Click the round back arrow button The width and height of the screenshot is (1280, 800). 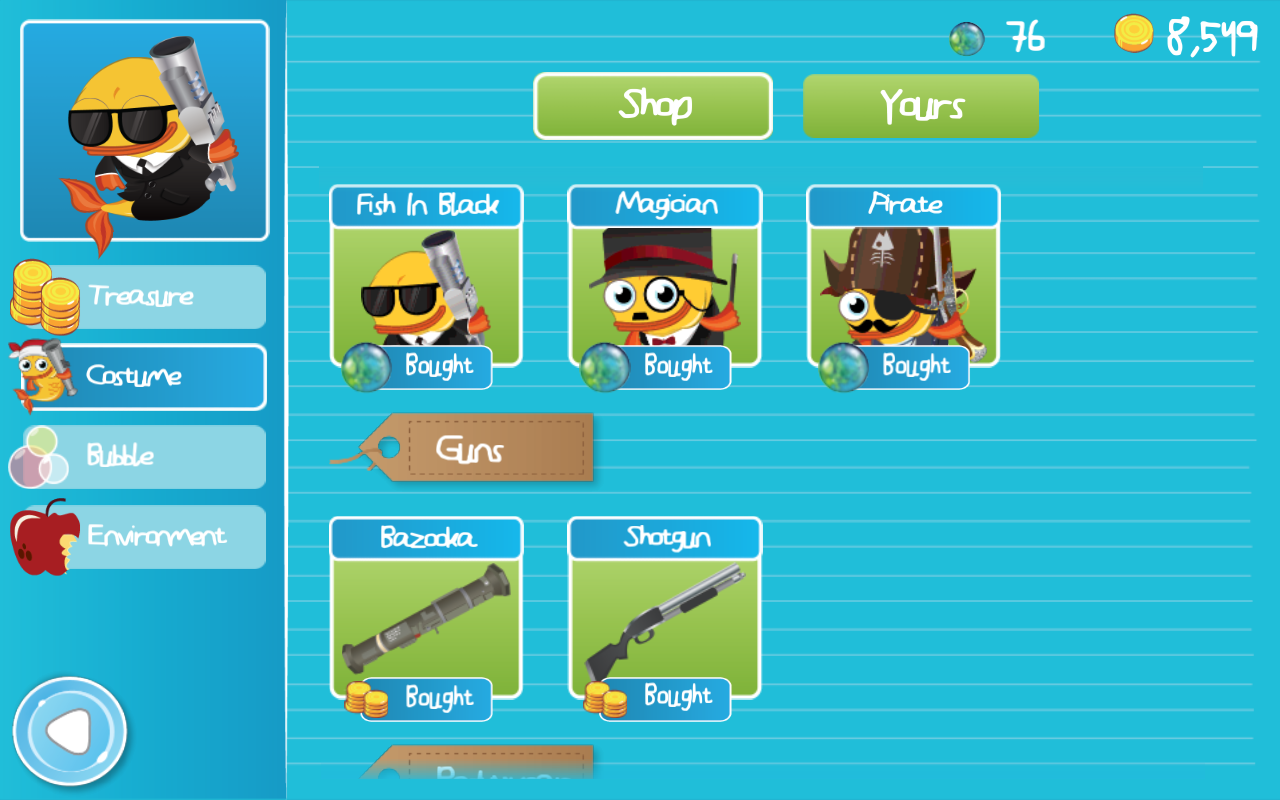pos(70,733)
